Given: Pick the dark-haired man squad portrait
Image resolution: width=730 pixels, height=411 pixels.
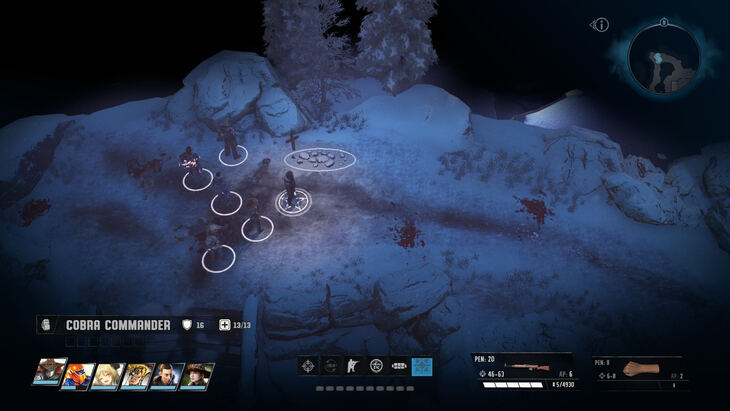Looking at the screenshot, I should [x=167, y=375].
